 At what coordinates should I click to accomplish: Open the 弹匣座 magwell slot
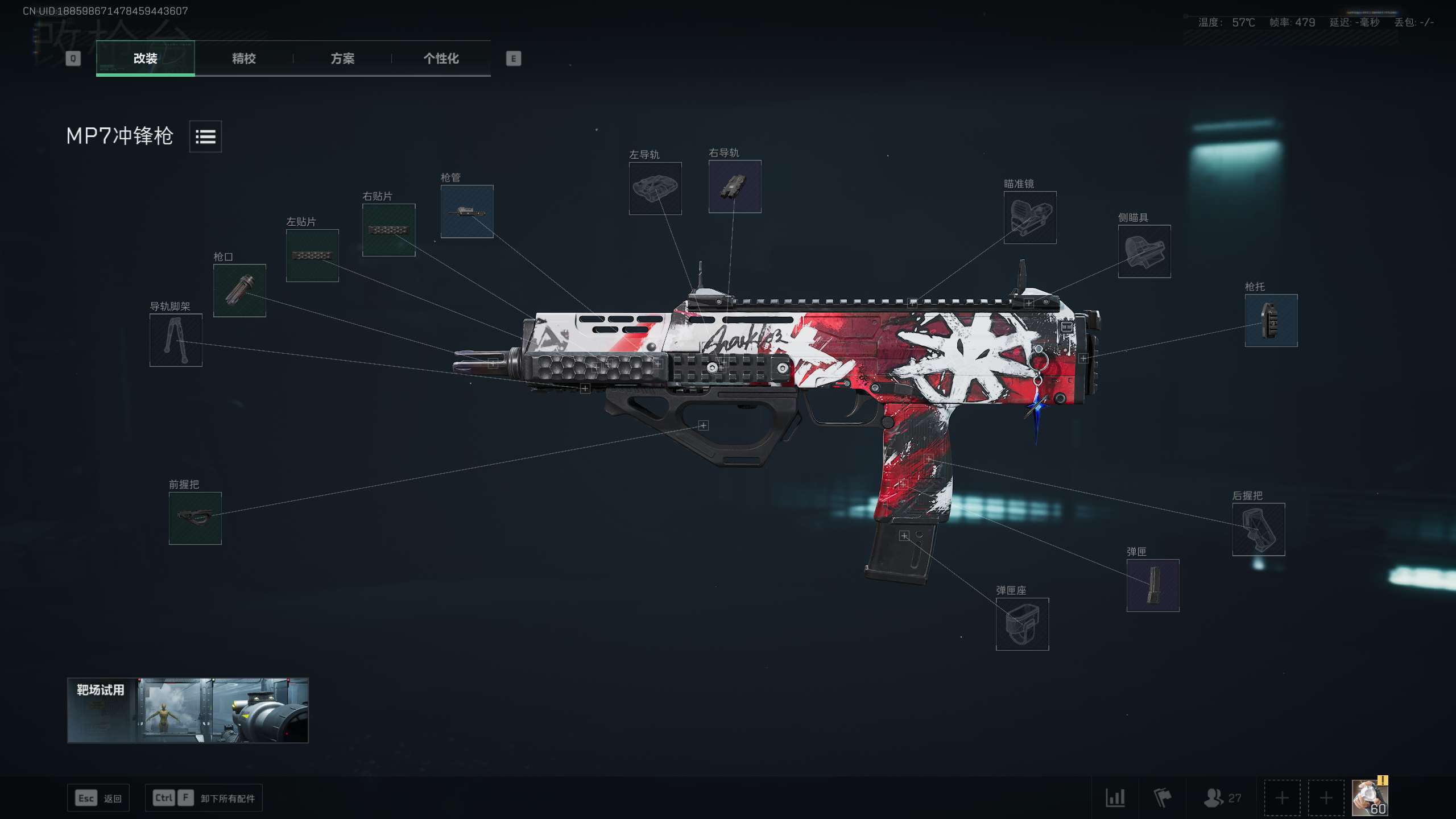pos(1022,624)
